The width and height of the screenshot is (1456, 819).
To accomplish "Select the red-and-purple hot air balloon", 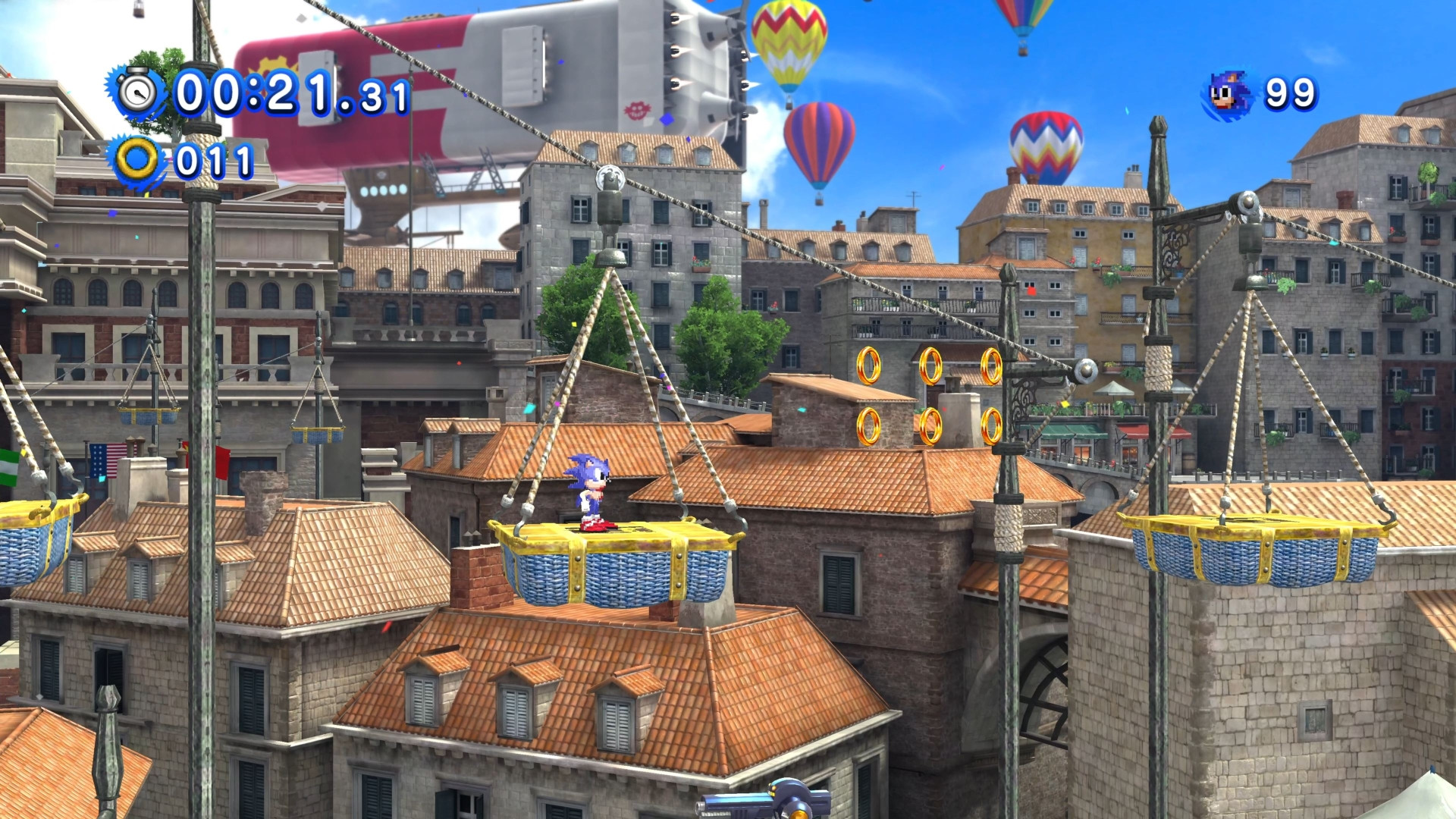I will click(x=819, y=146).
